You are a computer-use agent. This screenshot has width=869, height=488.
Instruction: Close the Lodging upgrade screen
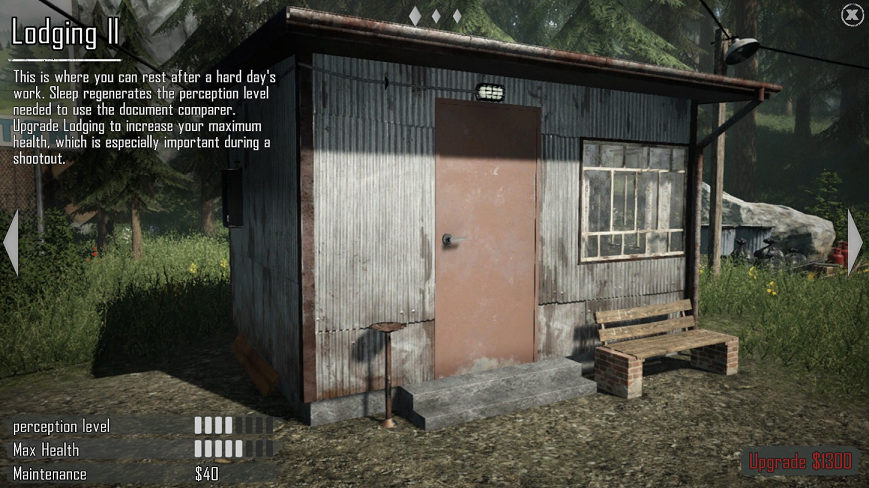pos(851,15)
